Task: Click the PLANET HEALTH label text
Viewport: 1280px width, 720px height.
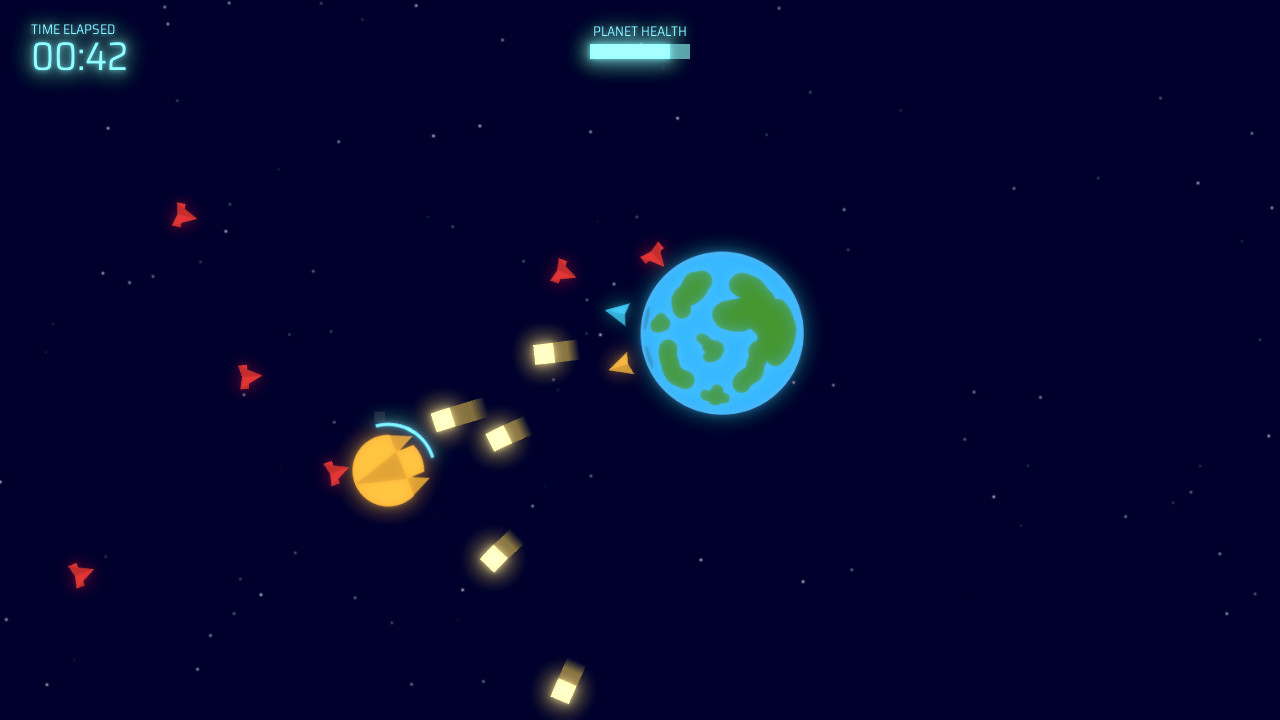Action: [x=639, y=31]
